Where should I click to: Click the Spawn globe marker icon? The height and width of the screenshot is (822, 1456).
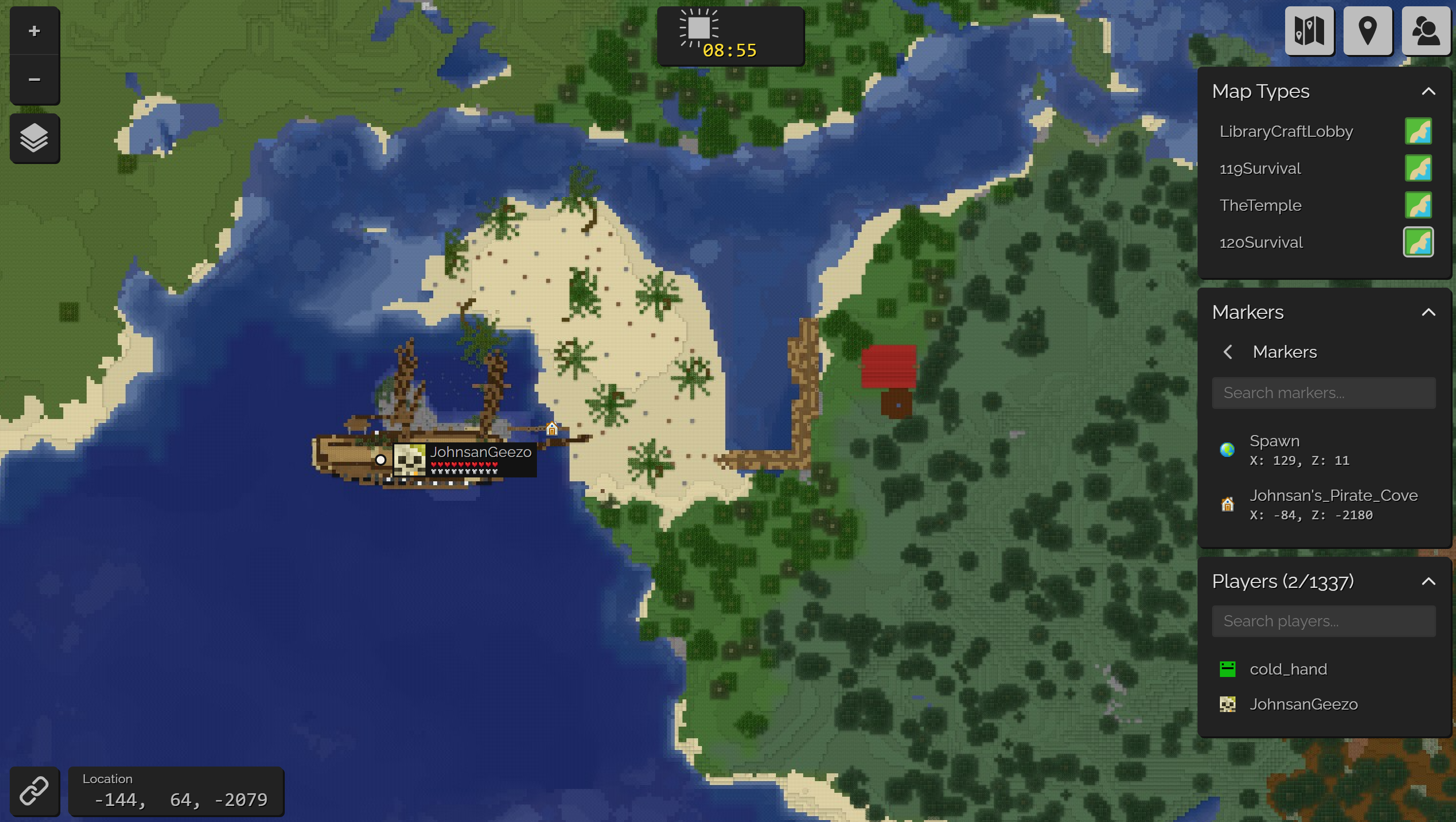click(x=1227, y=450)
